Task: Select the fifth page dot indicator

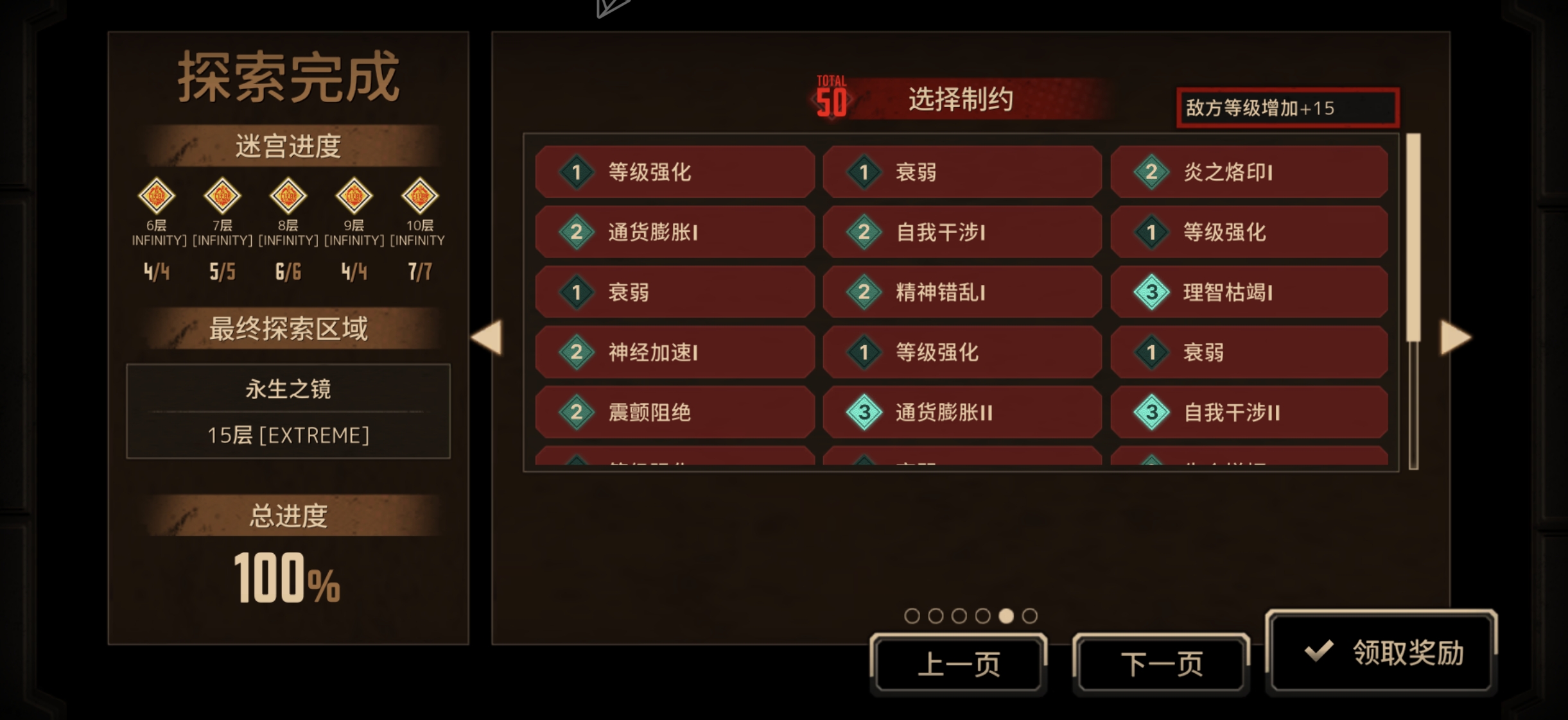Action: 1008,615
